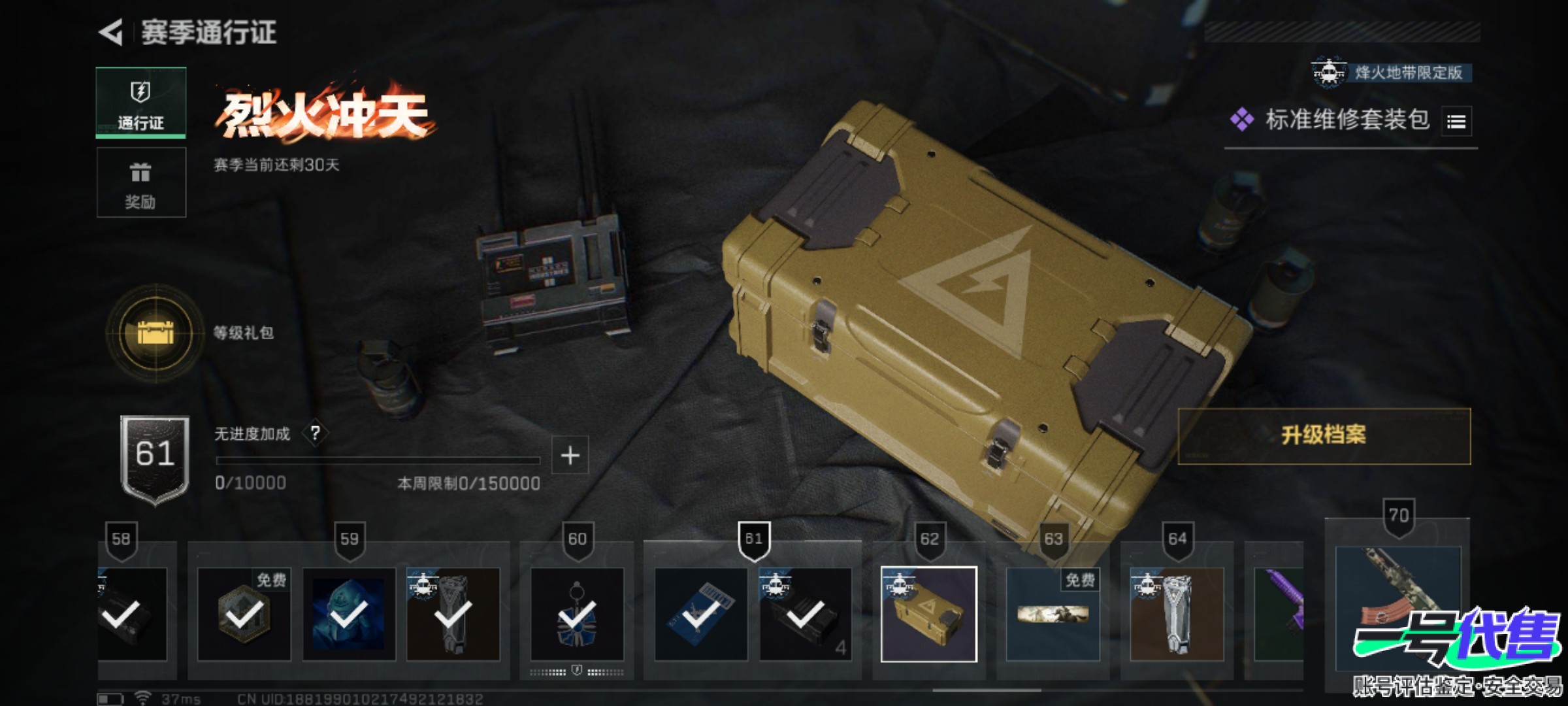Select the blue card reward at level 61
Image resolution: width=1568 pixels, height=706 pixels.
700,614
